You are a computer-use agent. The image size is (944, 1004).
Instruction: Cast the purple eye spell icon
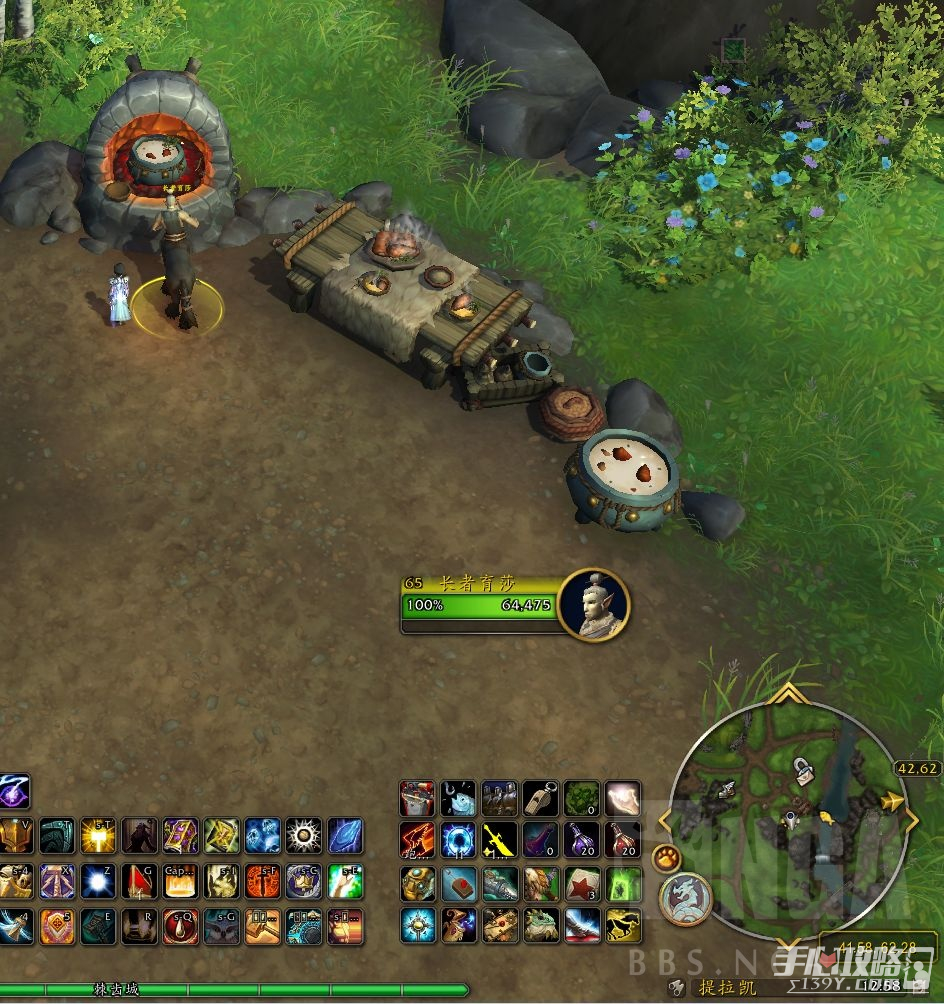coord(14,792)
